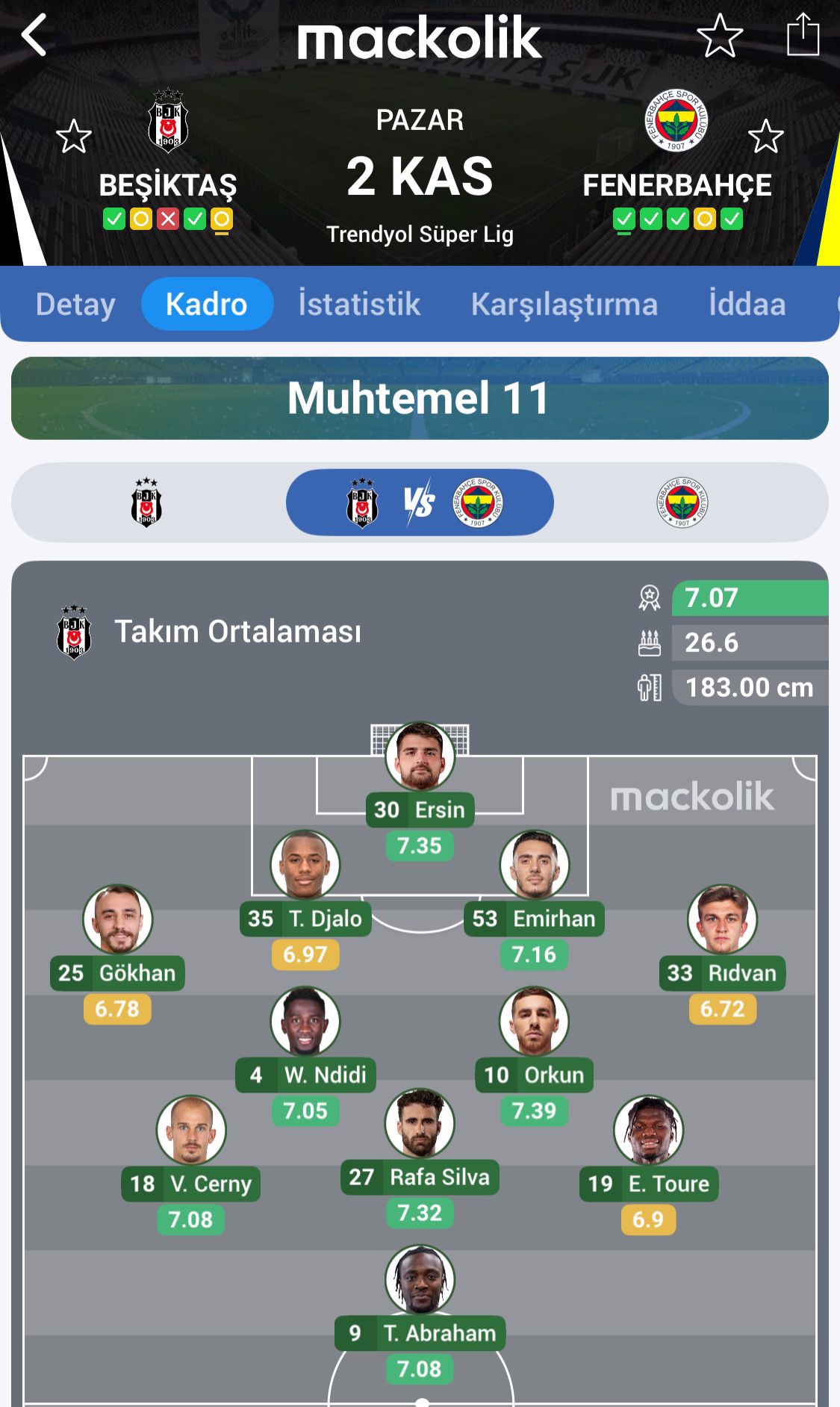840x1407 pixels.
Task: Open the İddaa tab
Action: point(747,304)
